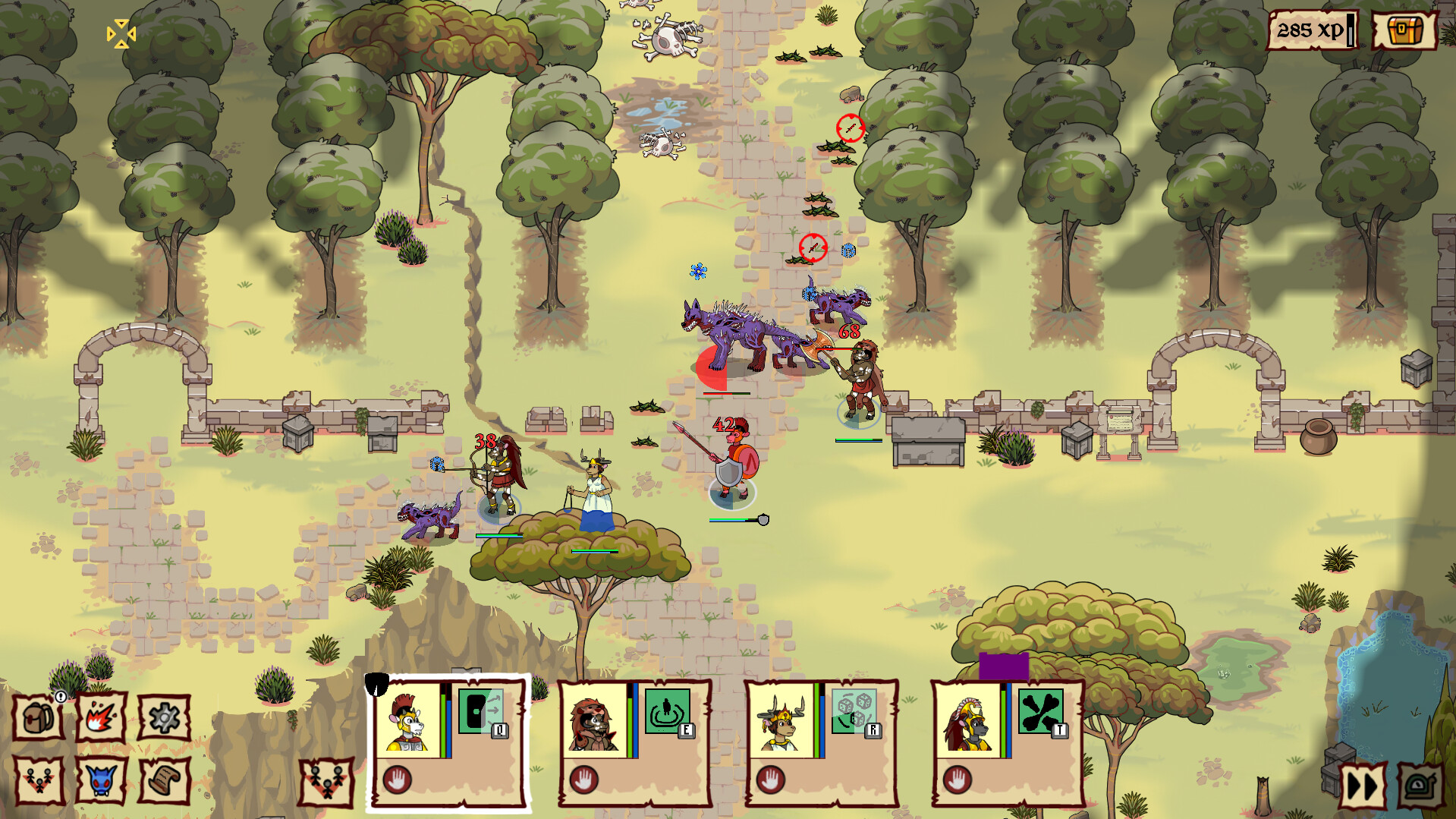Click the explosion abilities icon
The image size is (1456, 819).
[x=102, y=717]
